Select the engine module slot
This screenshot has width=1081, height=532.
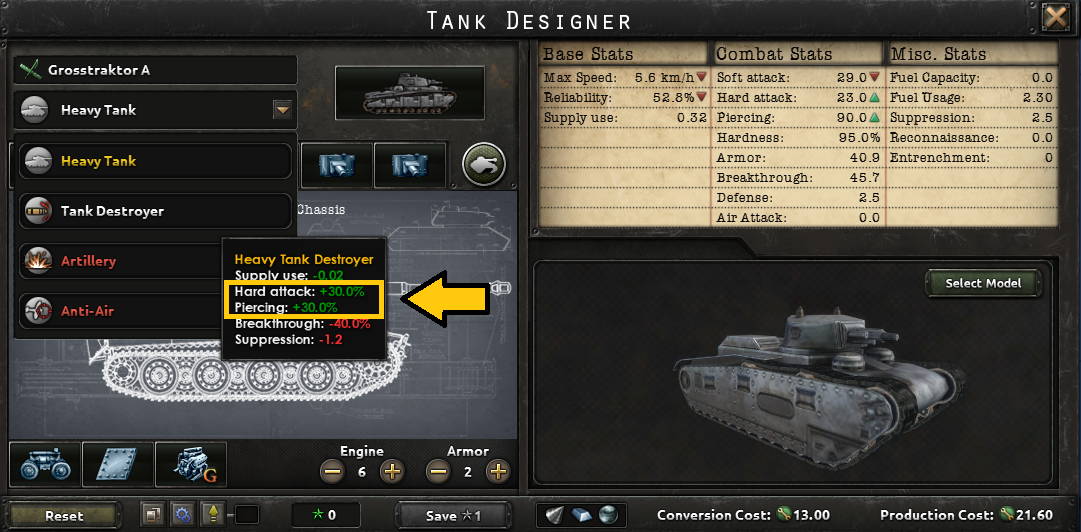click(x=191, y=465)
